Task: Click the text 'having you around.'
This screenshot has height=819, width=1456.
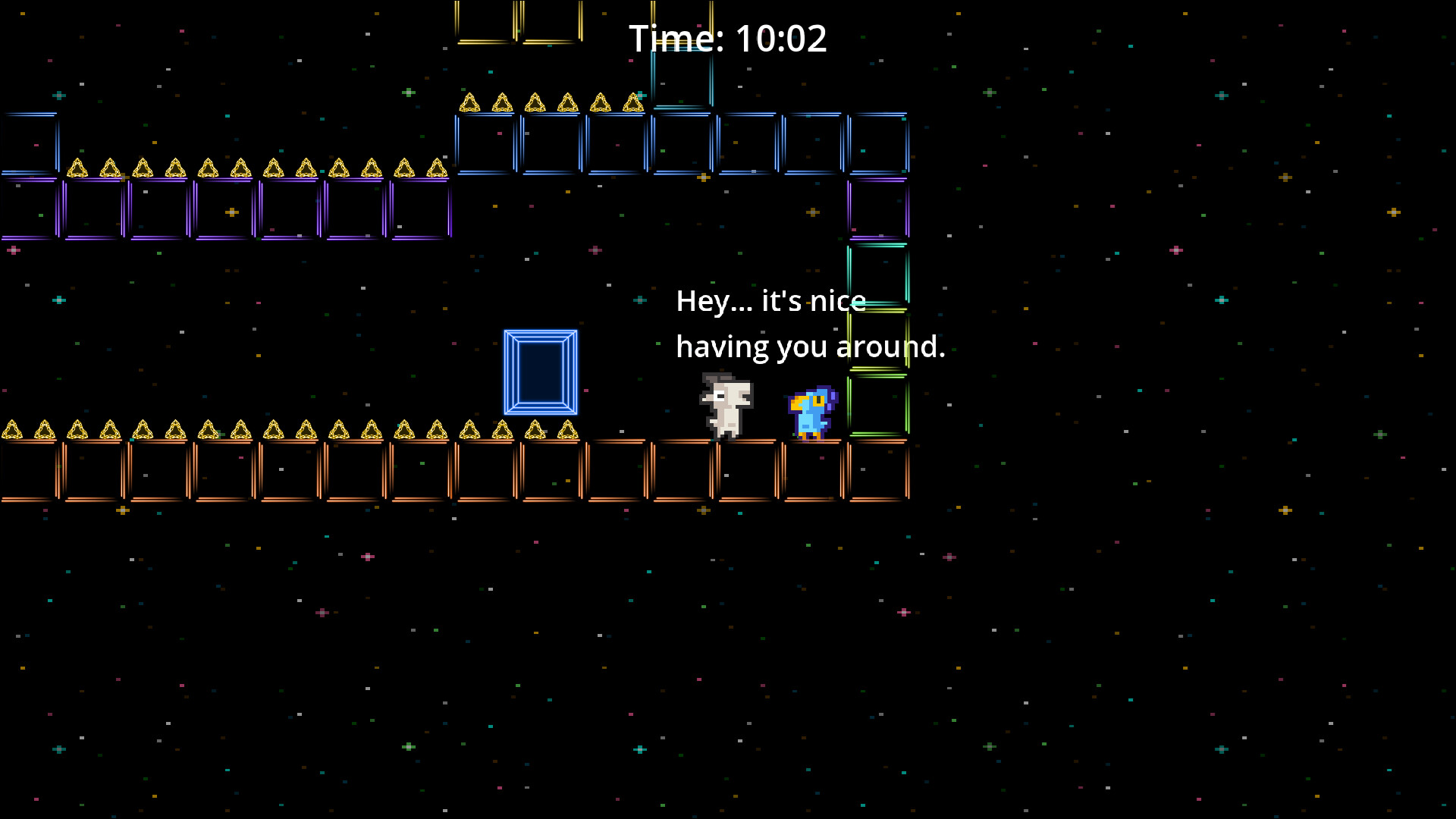Action: coord(810,347)
